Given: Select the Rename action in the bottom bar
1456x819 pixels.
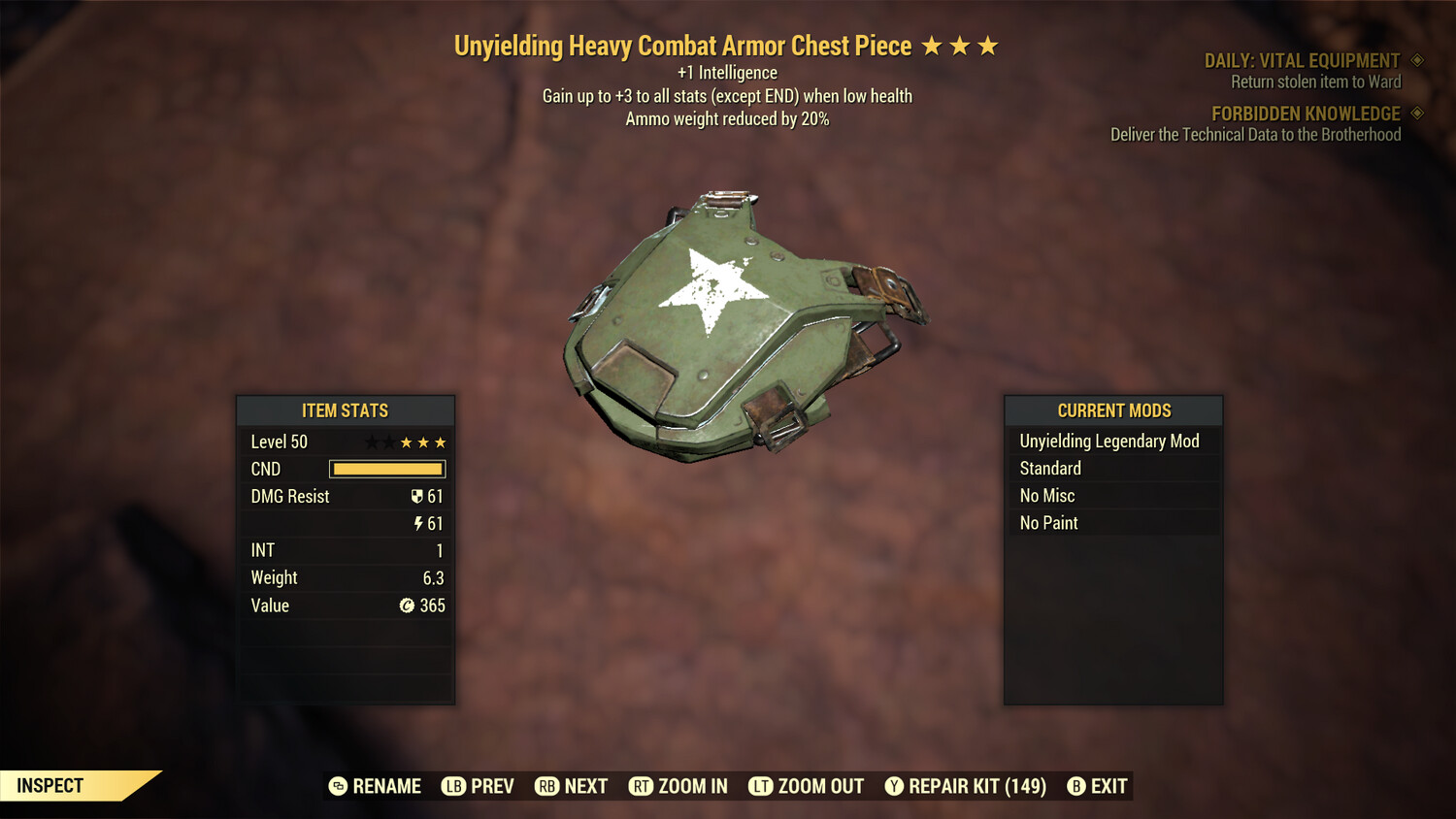Looking at the screenshot, I should click(x=376, y=786).
